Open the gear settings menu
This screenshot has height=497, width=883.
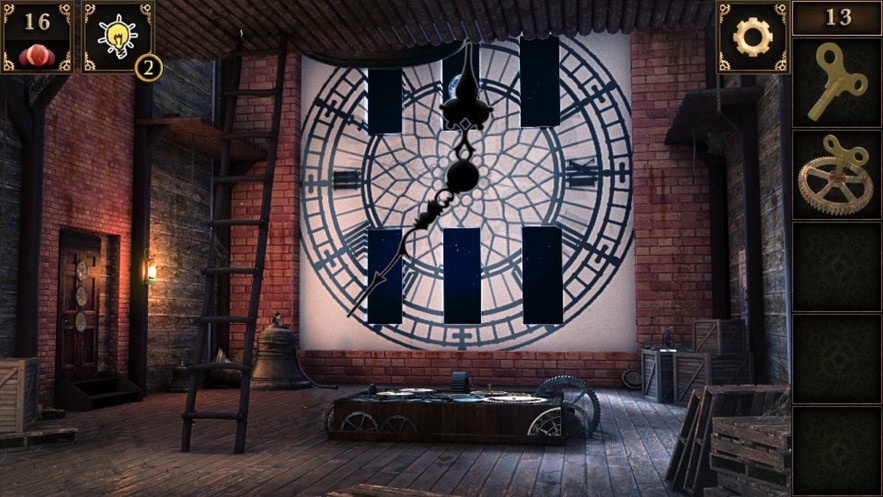pyautogui.click(x=752, y=37)
